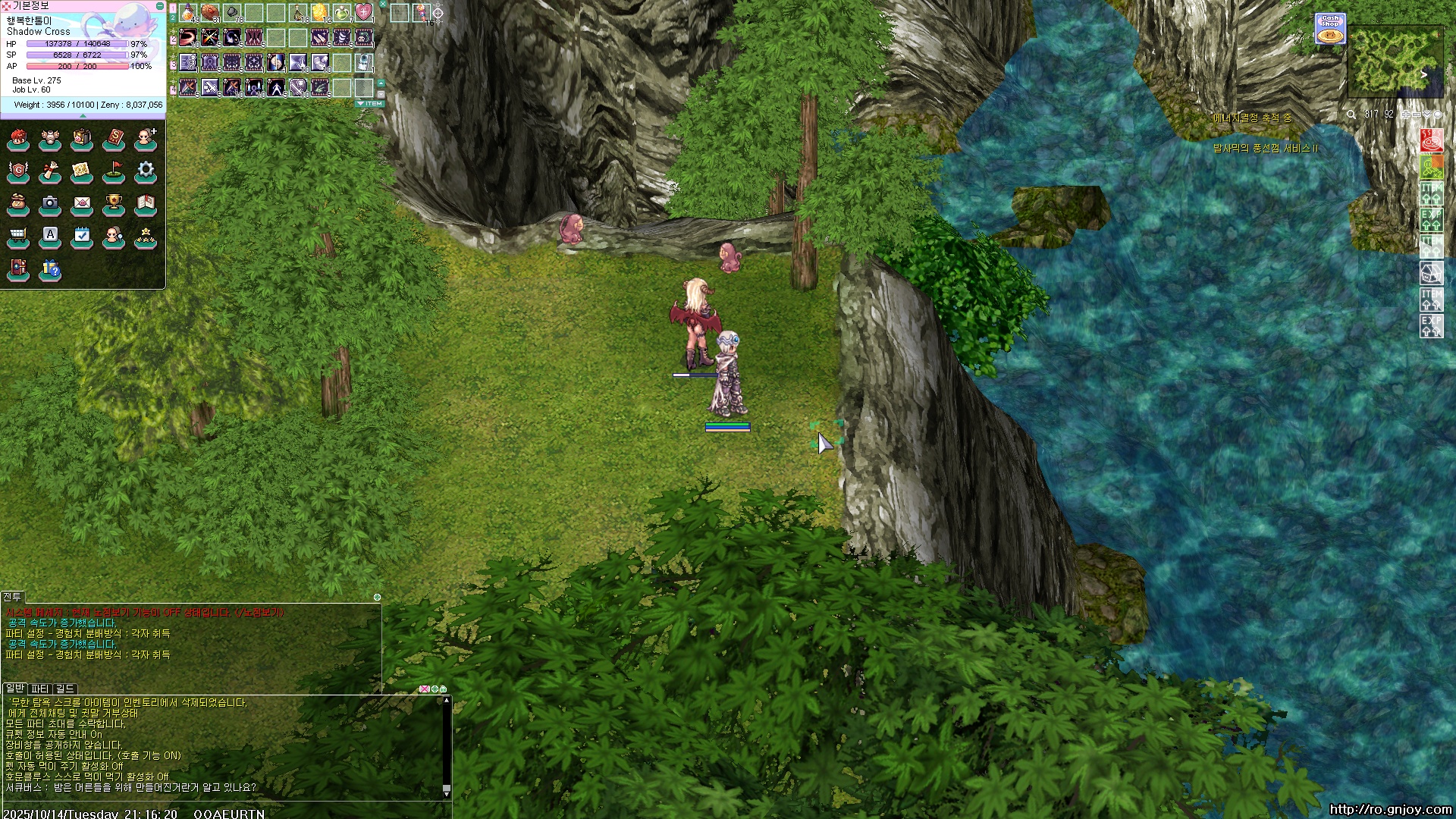This screenshot has height=819, width=1456.
Task: Open the Cash Shop
Action: coord(1330,28)
